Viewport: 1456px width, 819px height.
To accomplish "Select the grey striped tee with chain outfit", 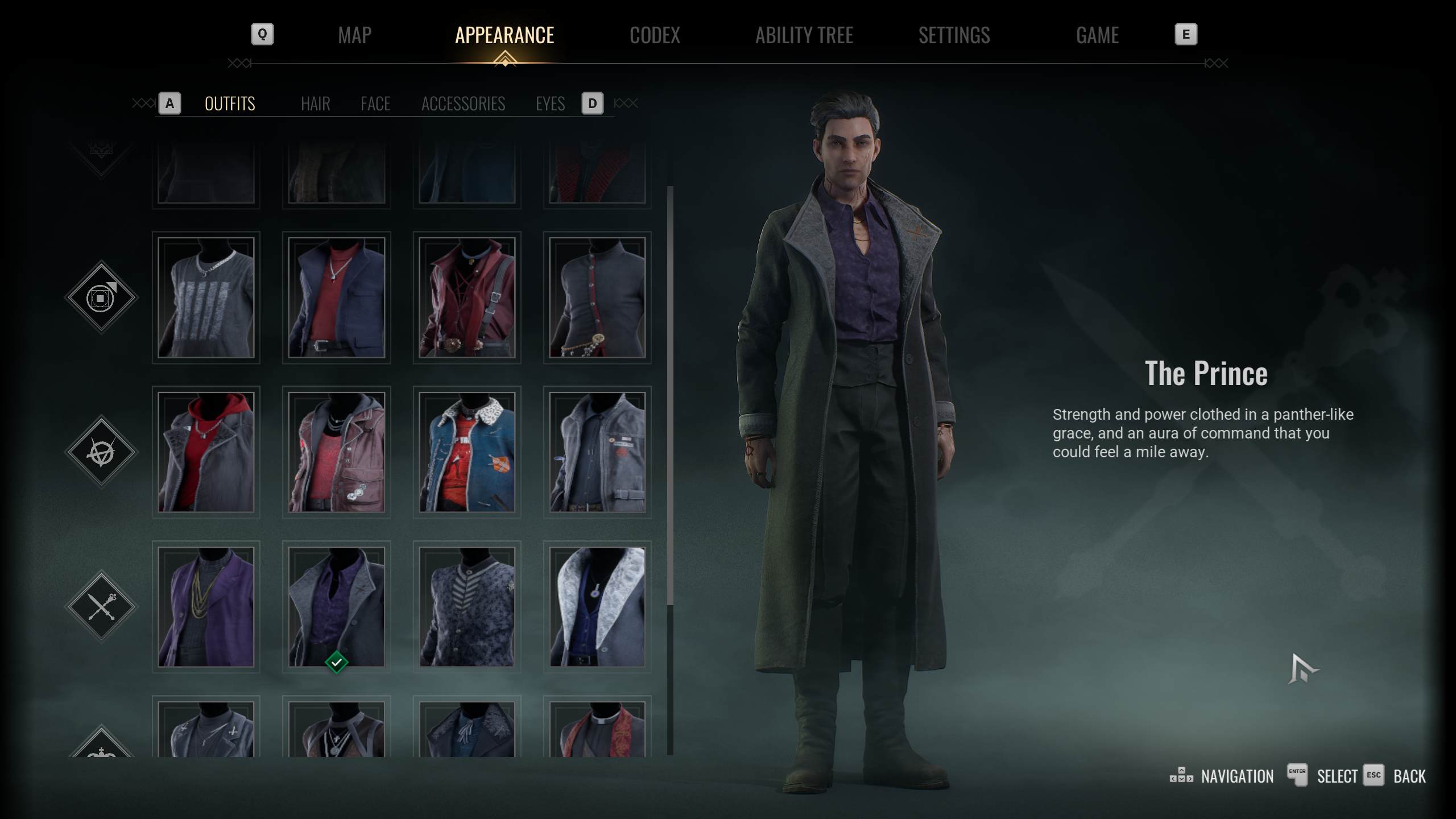I will pos(206,297).
